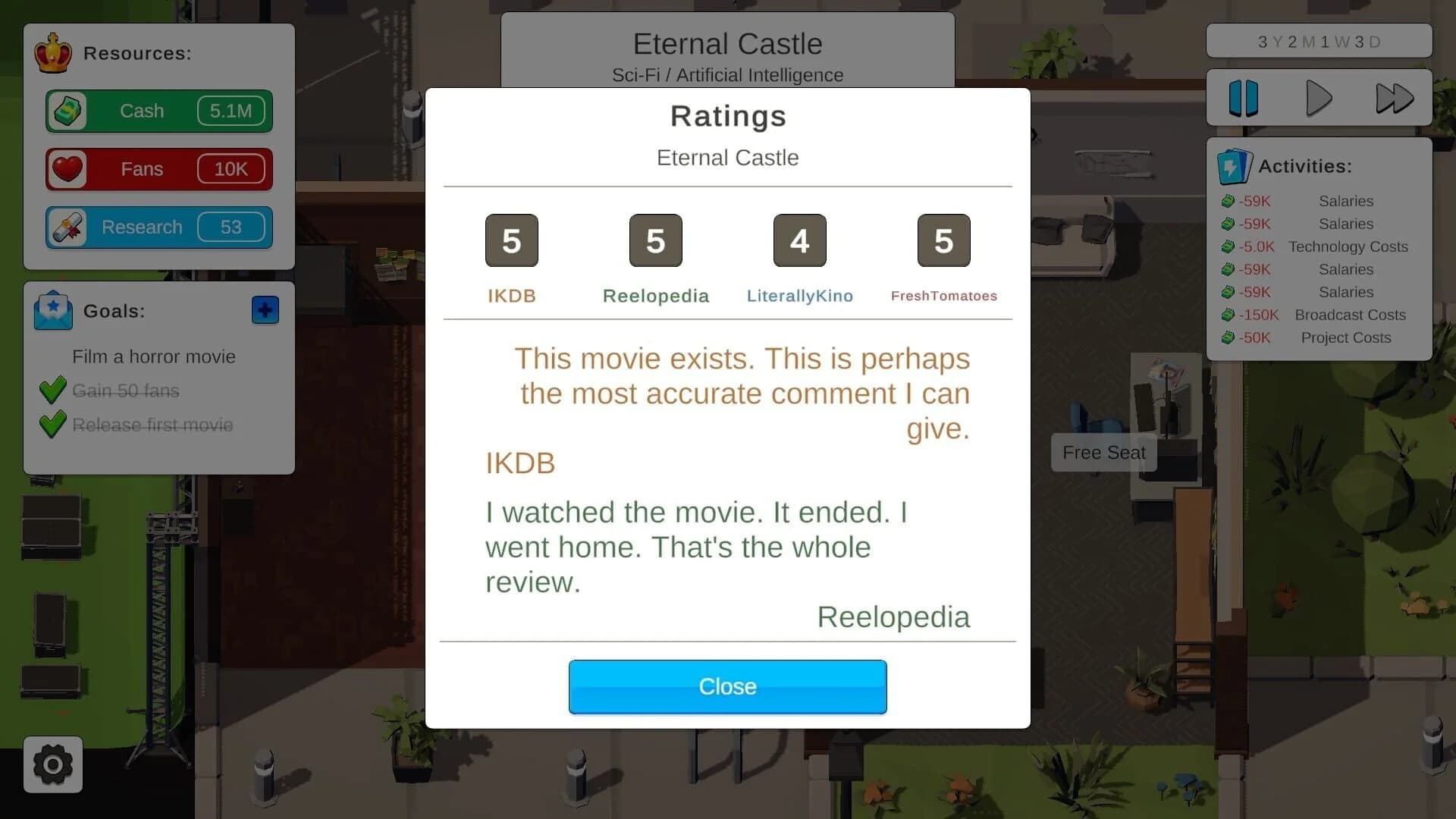Viewport: 1456px width, 819px height.
Task: Select the LiterallyKino rating label
Action: tap(799, 296)
